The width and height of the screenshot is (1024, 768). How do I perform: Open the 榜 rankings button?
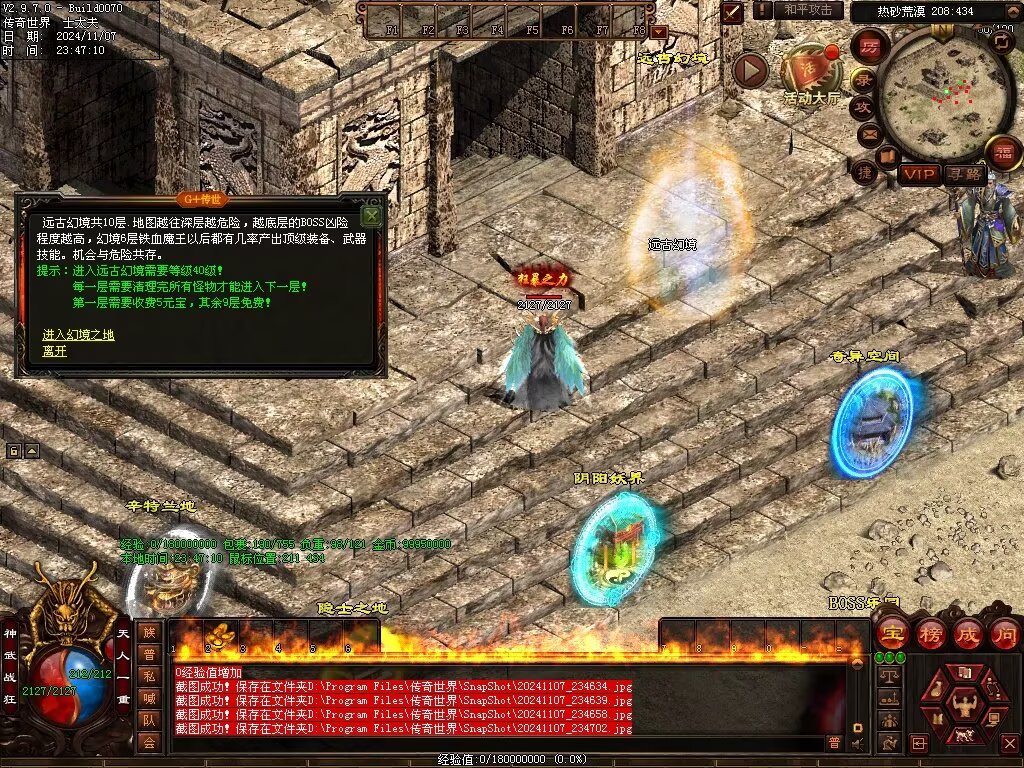930,633
